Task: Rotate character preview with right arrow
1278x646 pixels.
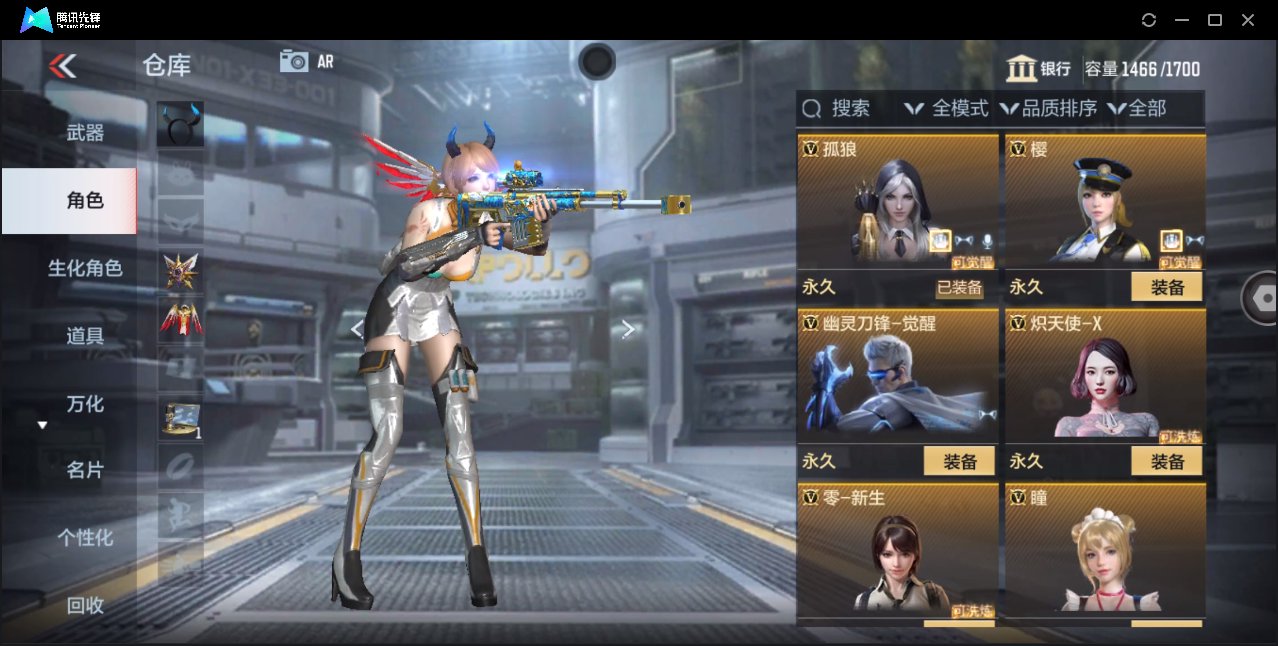Action: point(628,329)
